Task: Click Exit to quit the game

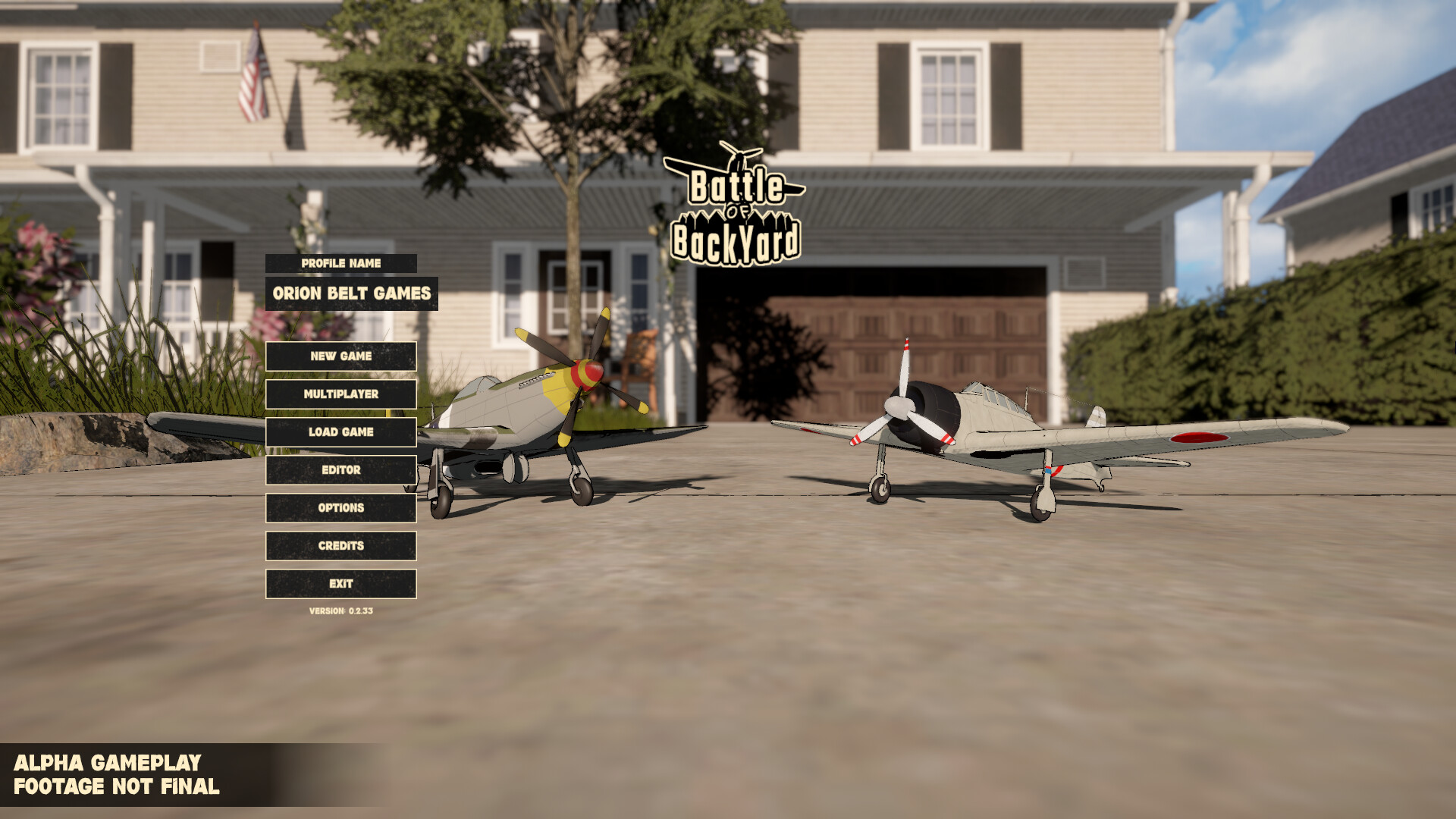Action: pos(340,583)
